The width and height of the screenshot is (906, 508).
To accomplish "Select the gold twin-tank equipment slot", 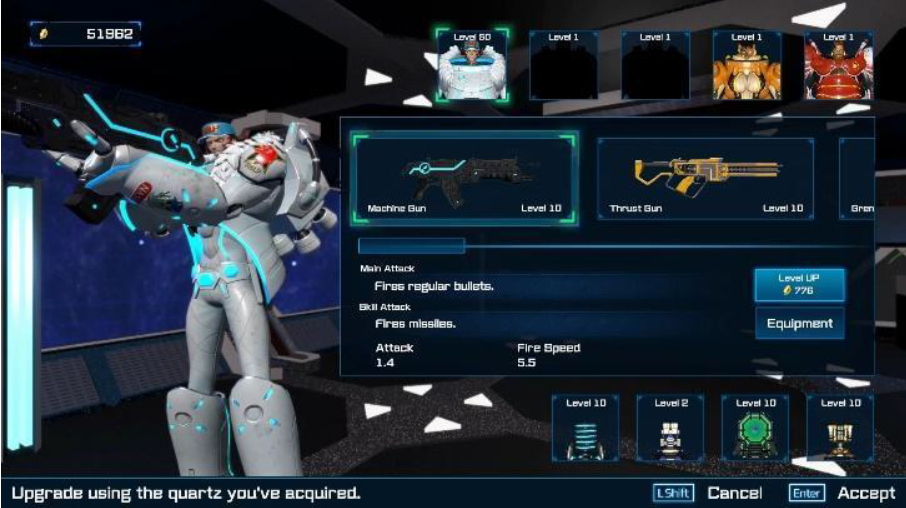I will pyautogui.click(x=840, y=428).
